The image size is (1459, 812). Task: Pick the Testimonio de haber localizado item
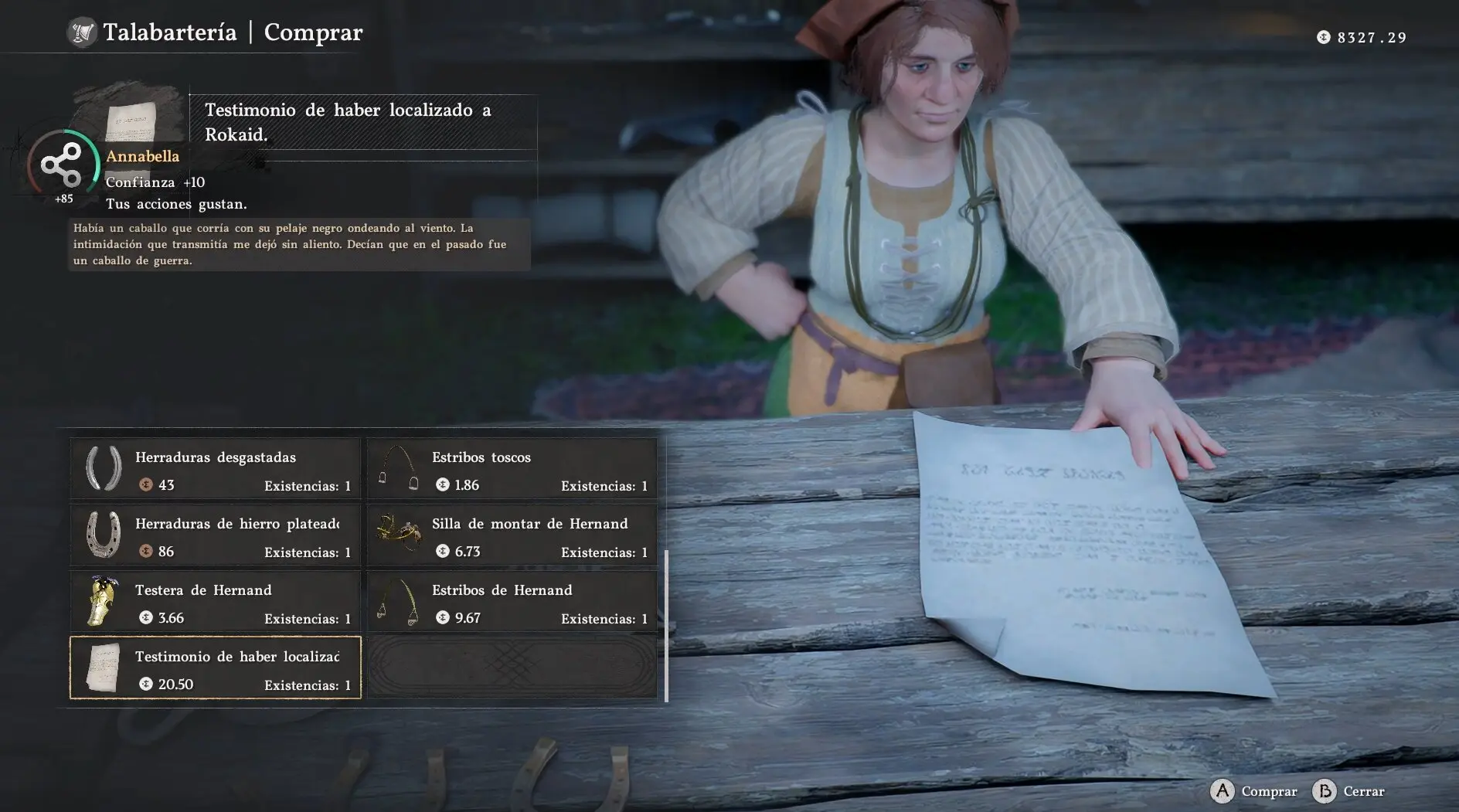click(216, 668)
